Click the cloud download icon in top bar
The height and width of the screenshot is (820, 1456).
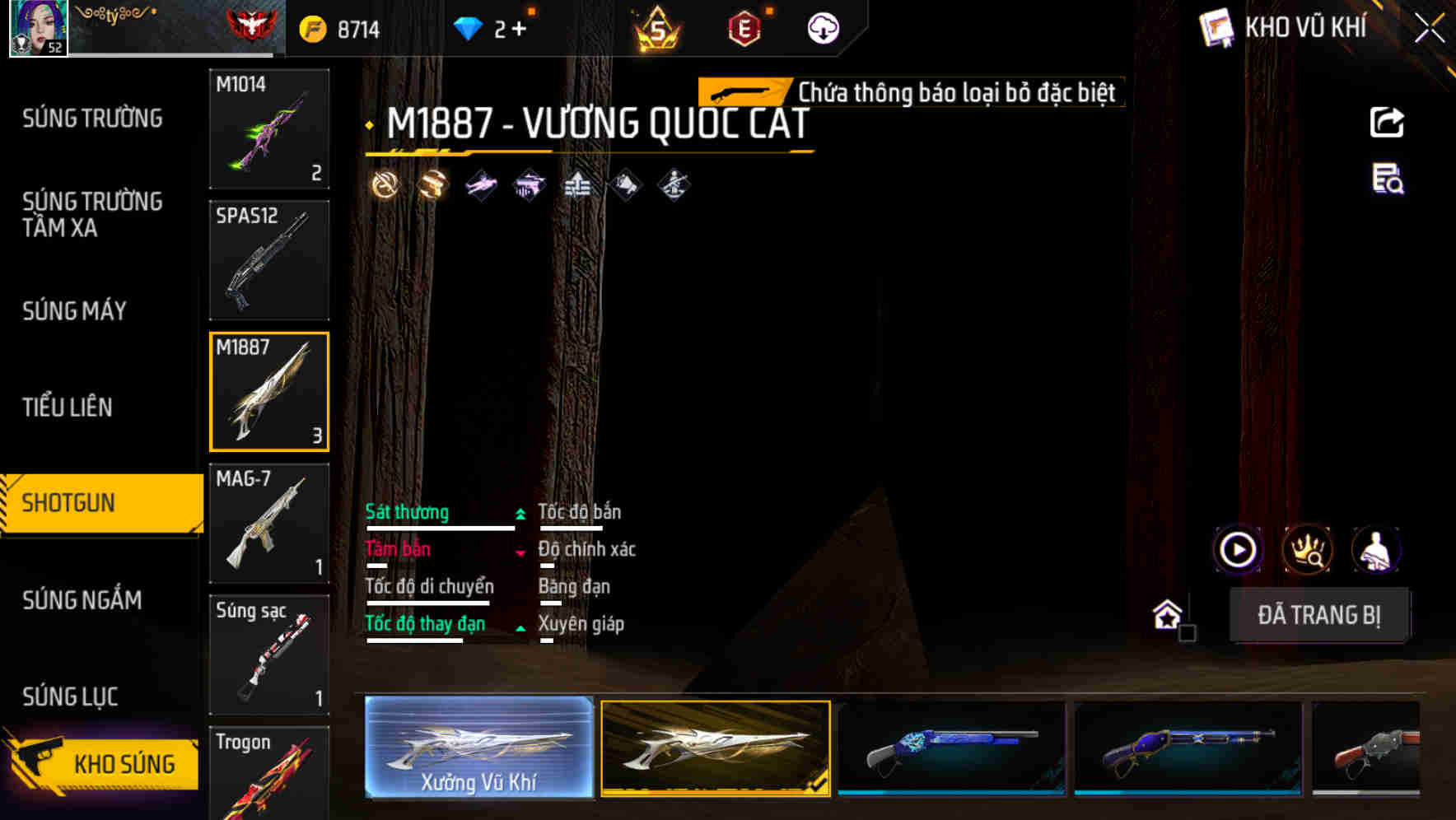822,27
